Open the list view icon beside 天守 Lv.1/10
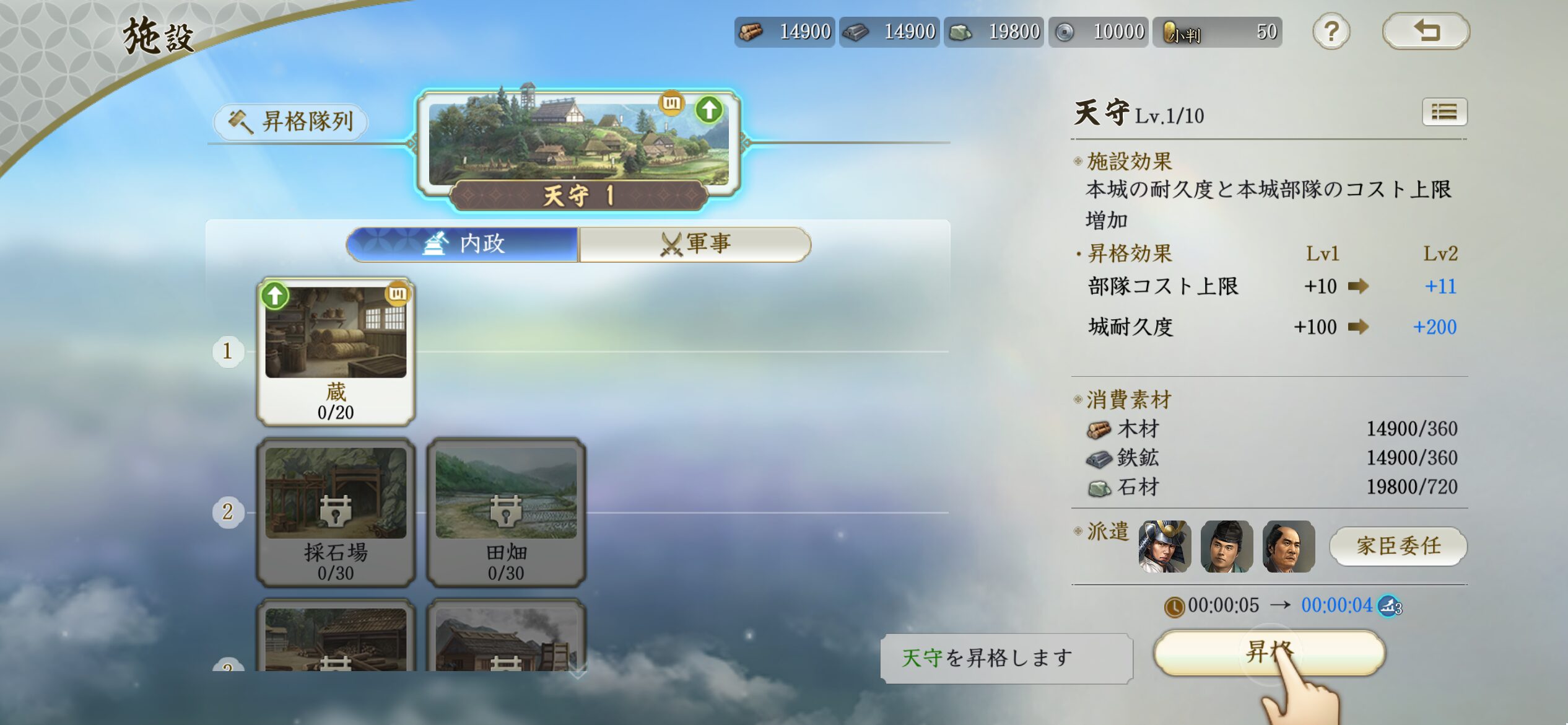The height and width of the screenshot is (725, 1568). (1444, 112)
